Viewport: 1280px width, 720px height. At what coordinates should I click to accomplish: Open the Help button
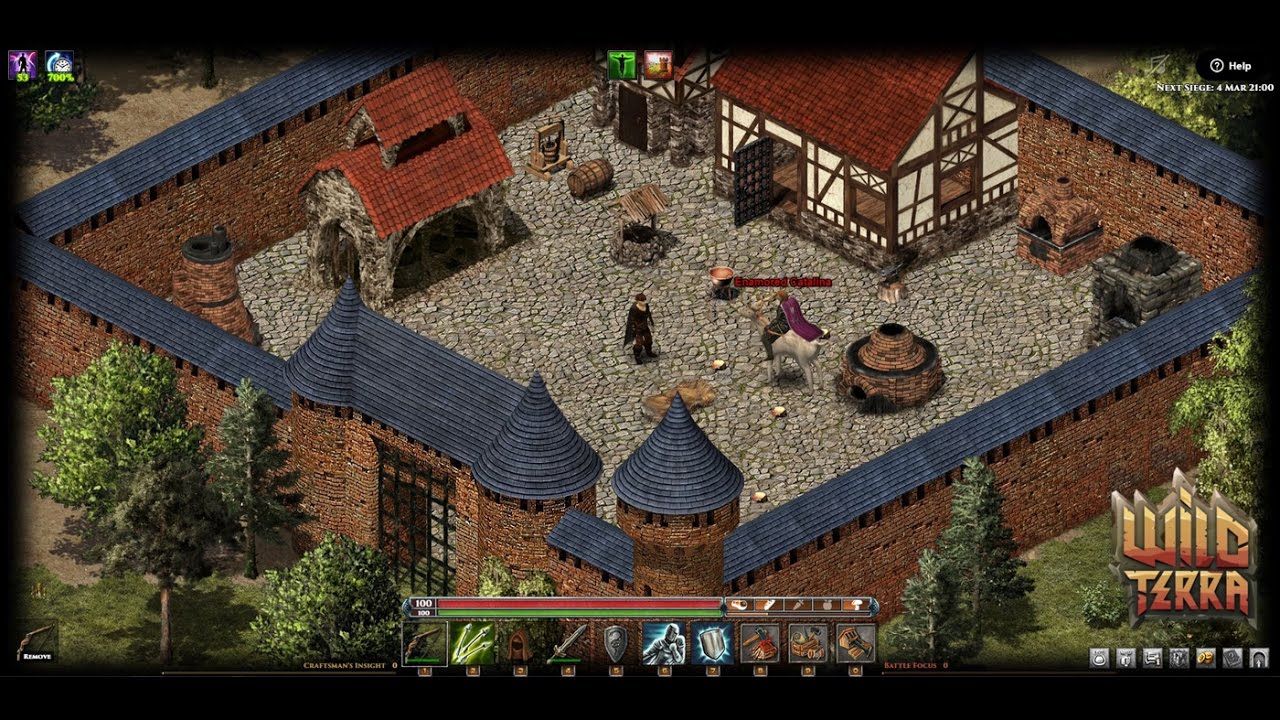click(1230, 66)
